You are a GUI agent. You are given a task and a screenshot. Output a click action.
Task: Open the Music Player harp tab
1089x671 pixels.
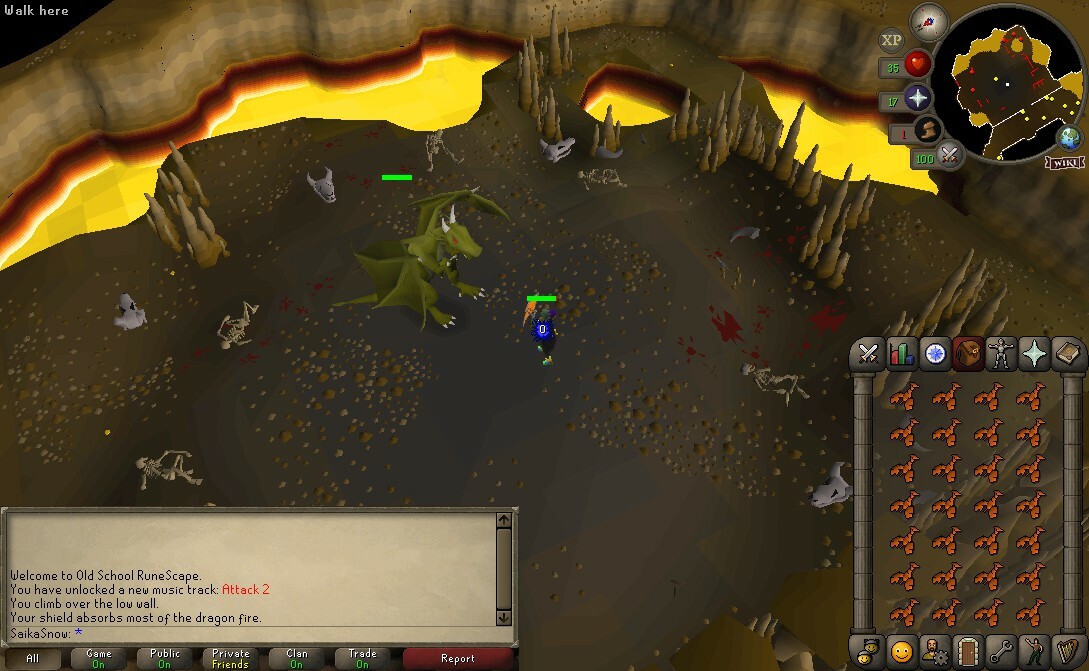(1069, 650)
